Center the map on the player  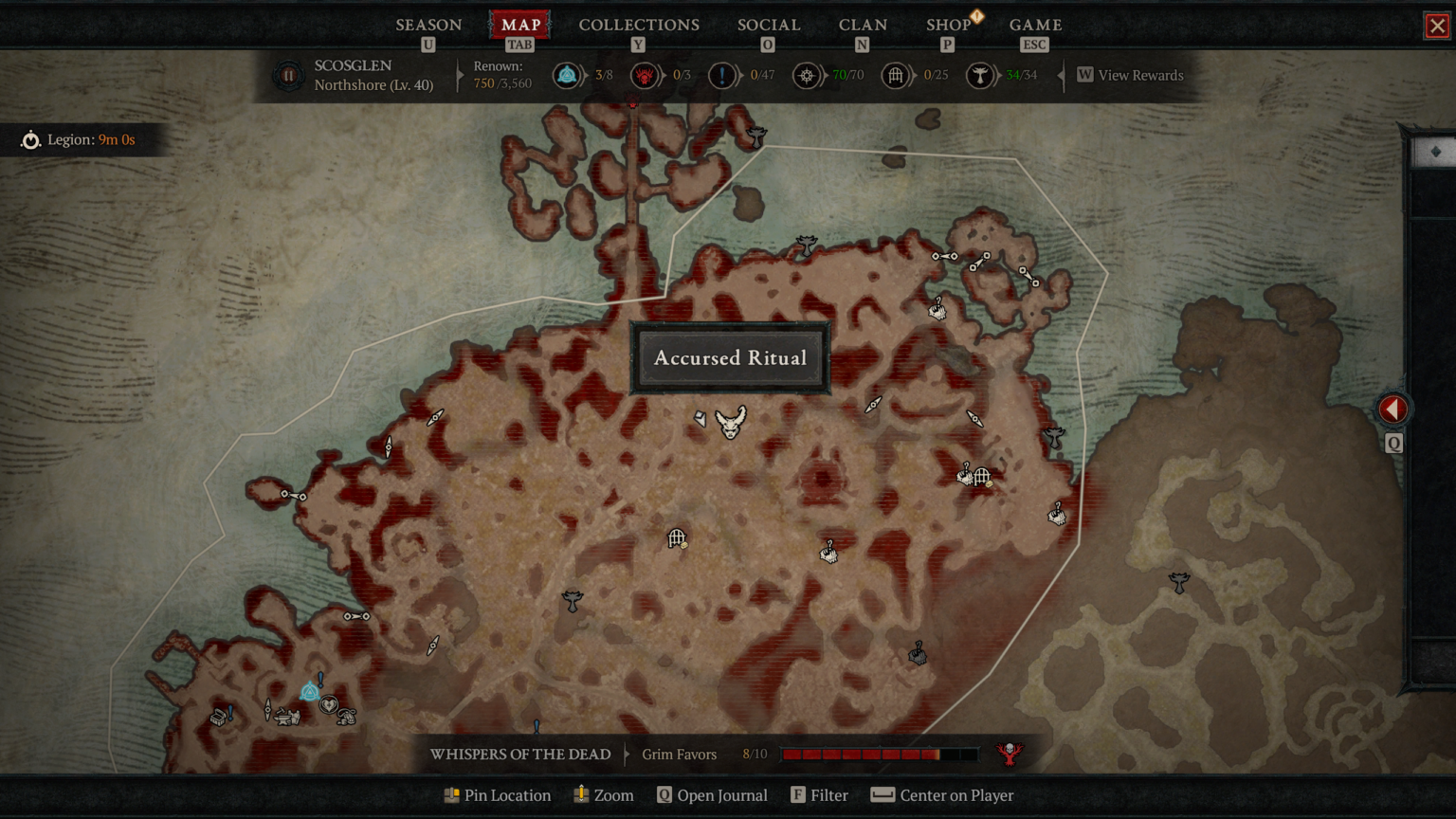[942, 795]
